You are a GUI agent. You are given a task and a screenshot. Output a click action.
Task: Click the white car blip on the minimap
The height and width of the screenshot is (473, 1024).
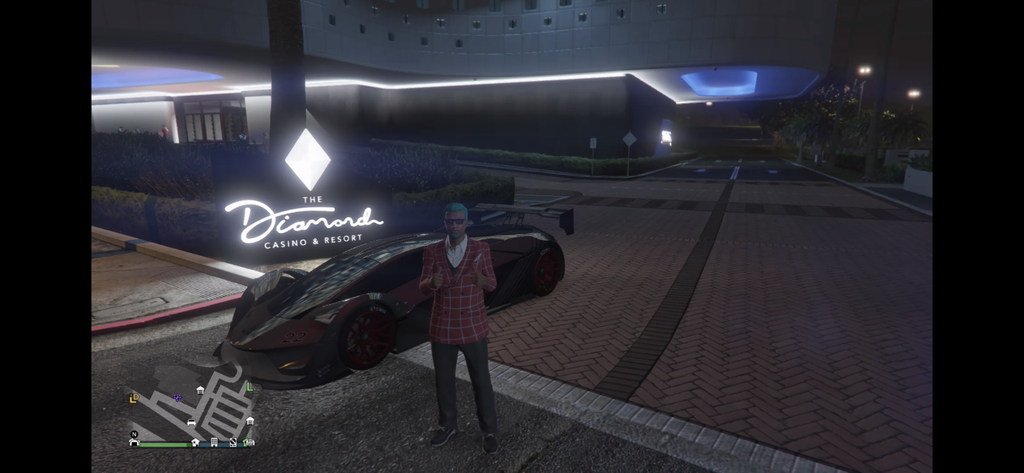pos(191,422)
